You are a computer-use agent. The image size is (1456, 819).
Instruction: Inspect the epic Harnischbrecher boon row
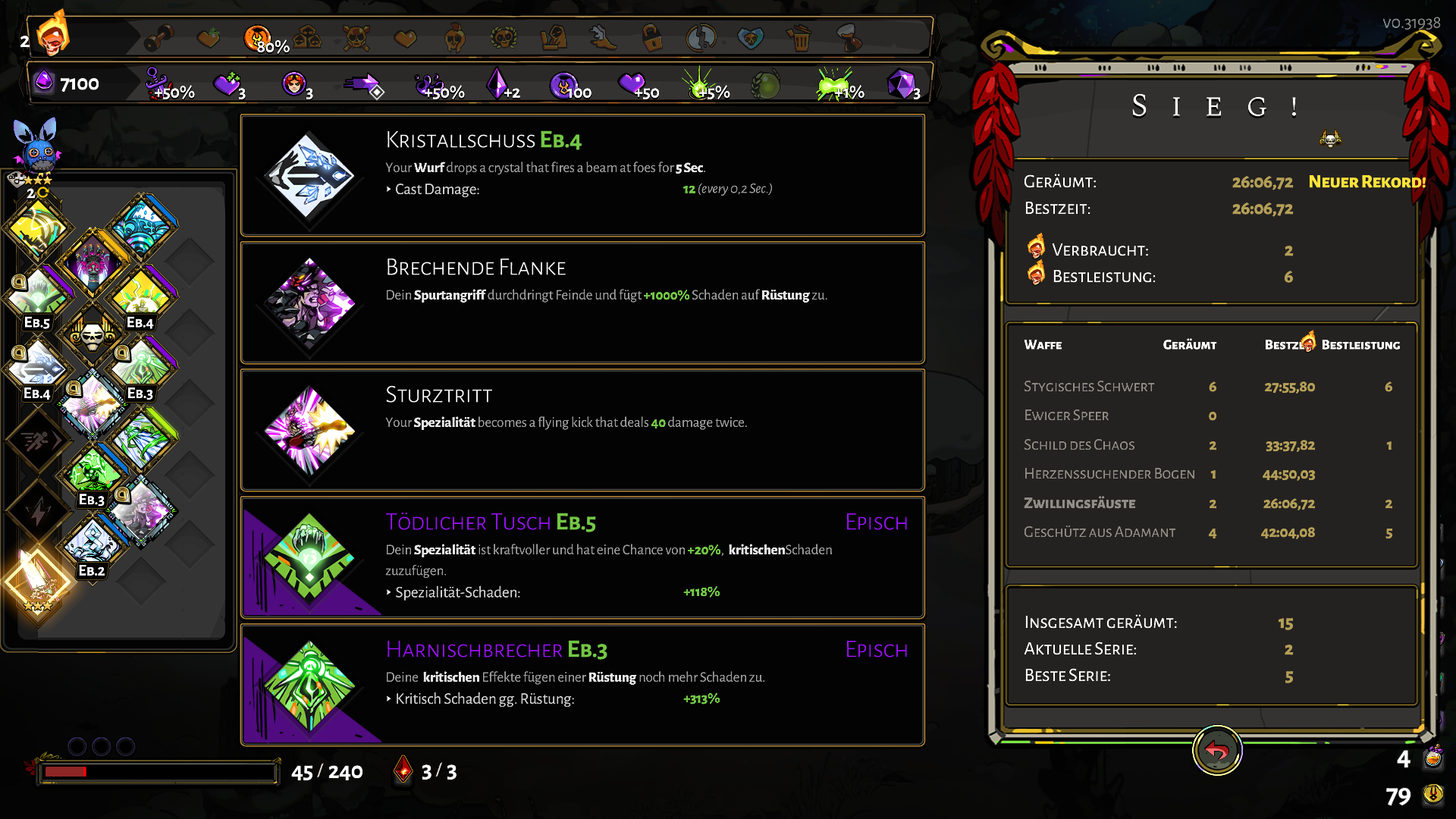[x=582, y=685]
